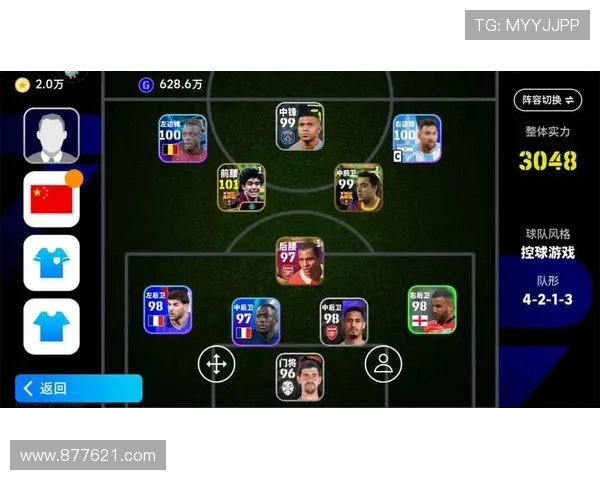
Task: Select the 后腰 97 defensive midfielder card
Action: pyautogui.click(x=300, y=261)
